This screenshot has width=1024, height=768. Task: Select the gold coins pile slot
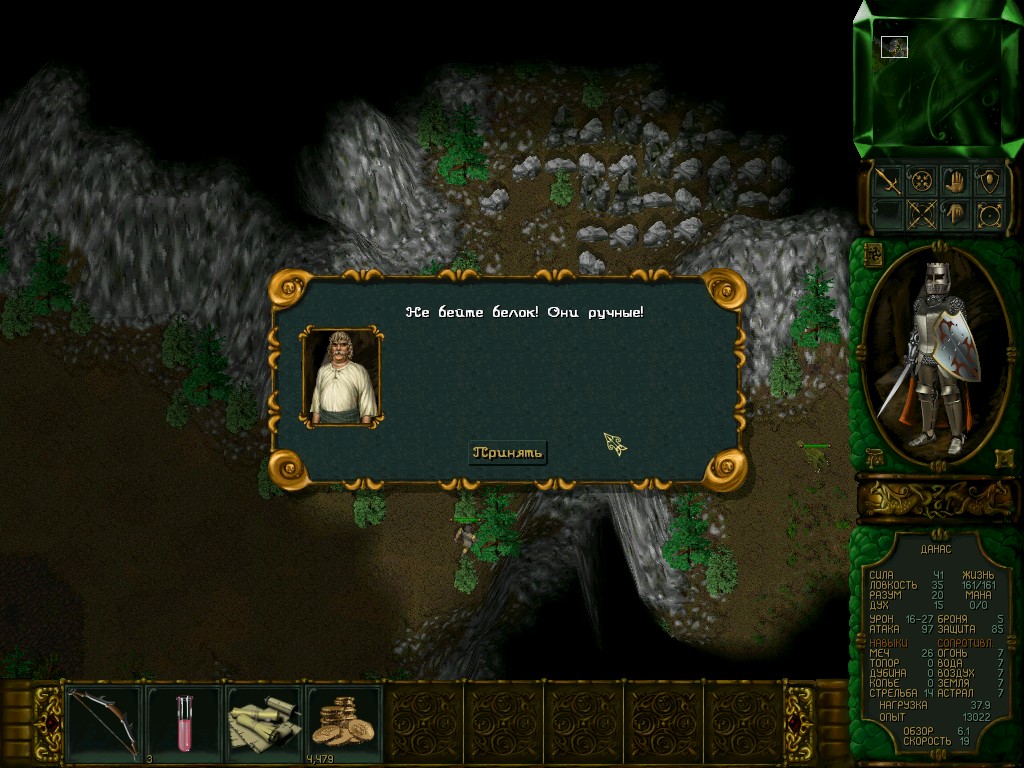[x=343, y=718]
